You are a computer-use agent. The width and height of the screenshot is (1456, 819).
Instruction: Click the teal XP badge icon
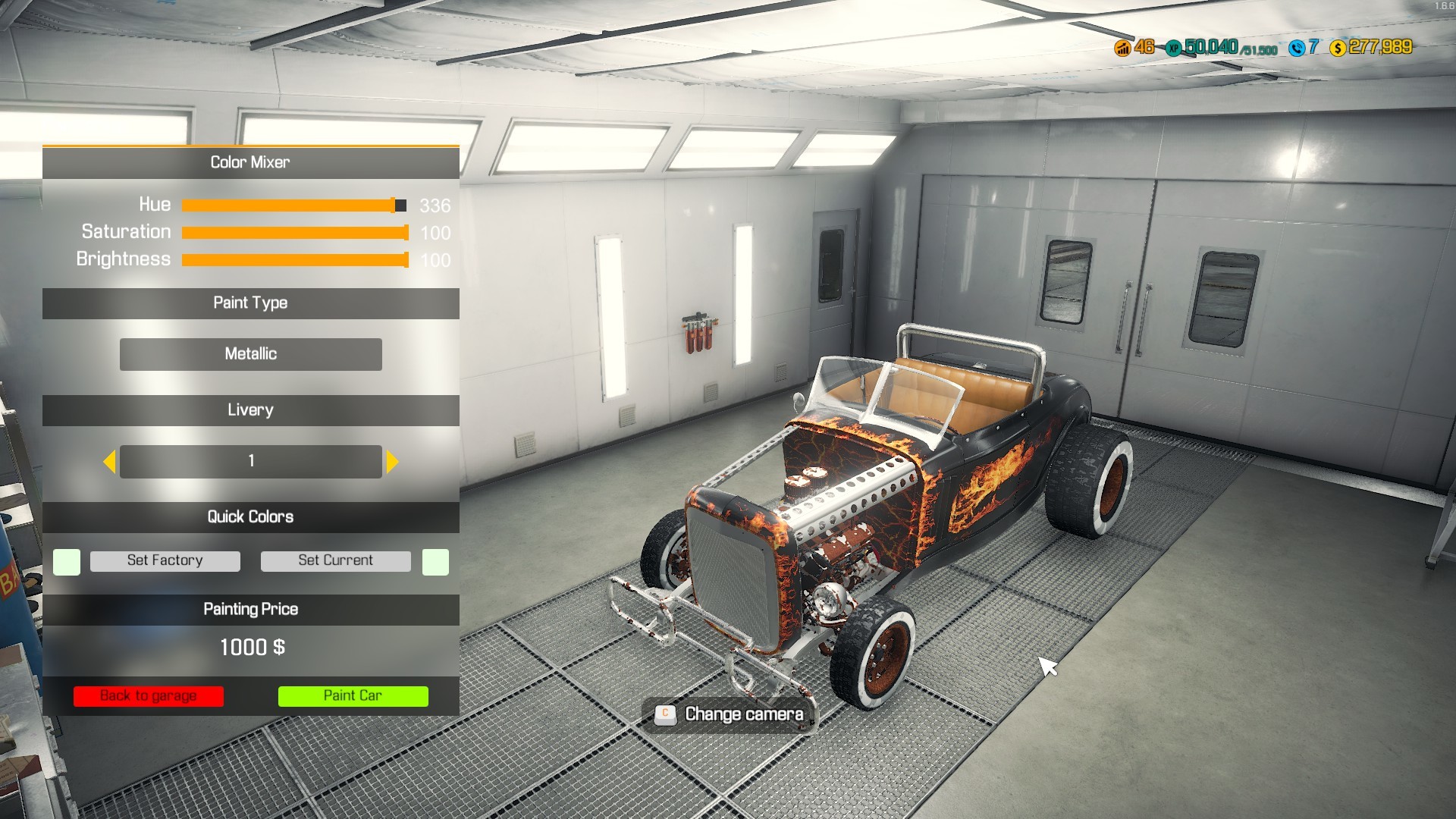(1173, 49)
